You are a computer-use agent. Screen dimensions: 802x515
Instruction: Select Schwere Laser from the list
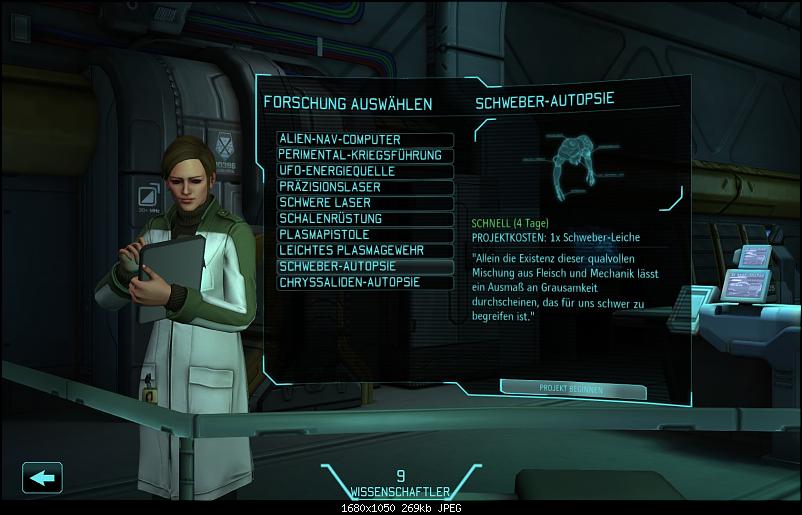click(365, 203)
